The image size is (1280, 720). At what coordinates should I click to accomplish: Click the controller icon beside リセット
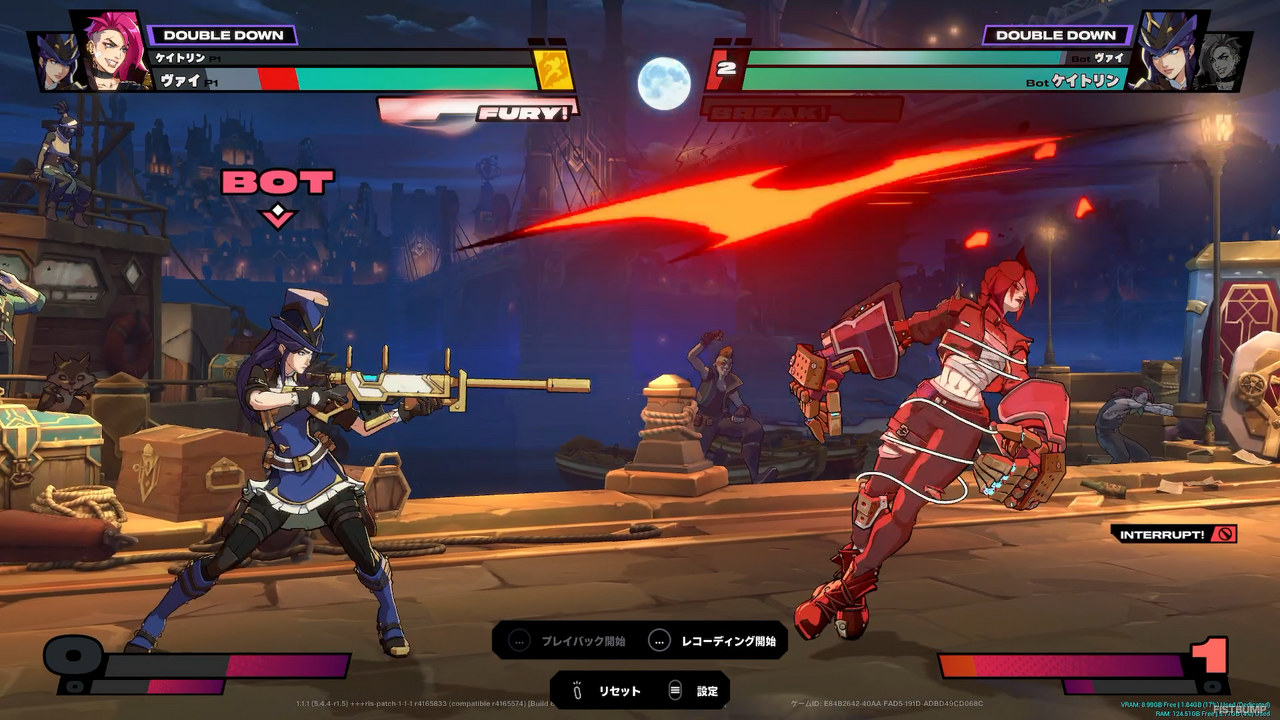(x=576, y=689)
